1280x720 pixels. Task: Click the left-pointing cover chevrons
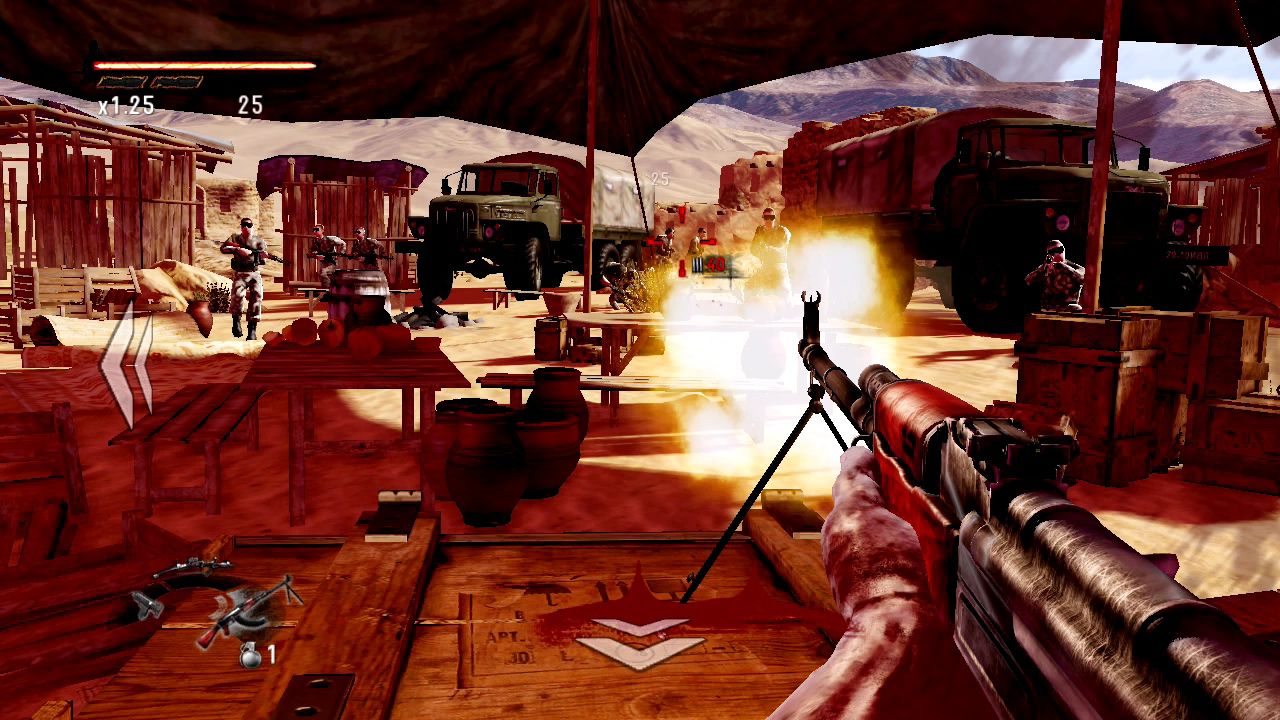pos(127,367)
